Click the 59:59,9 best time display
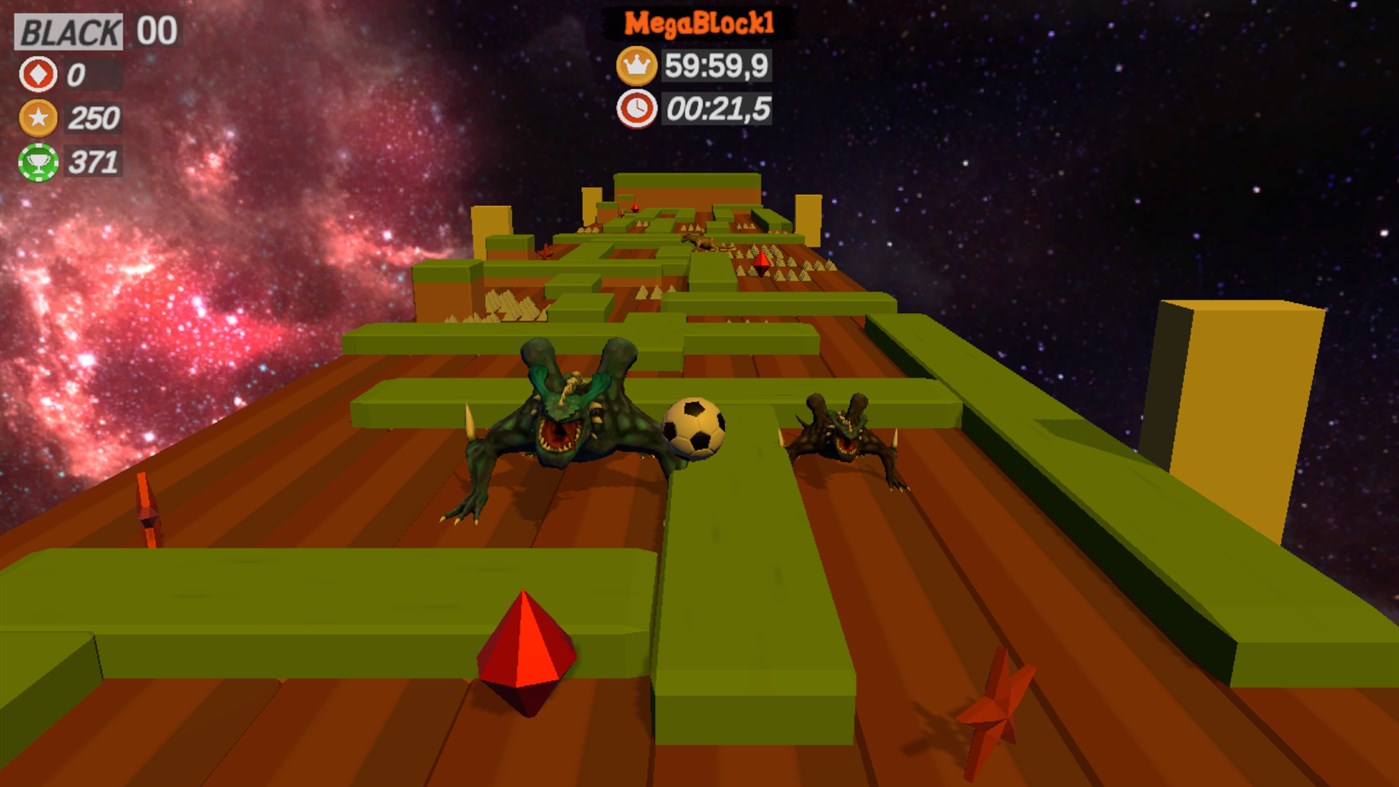 click(716, 66)
